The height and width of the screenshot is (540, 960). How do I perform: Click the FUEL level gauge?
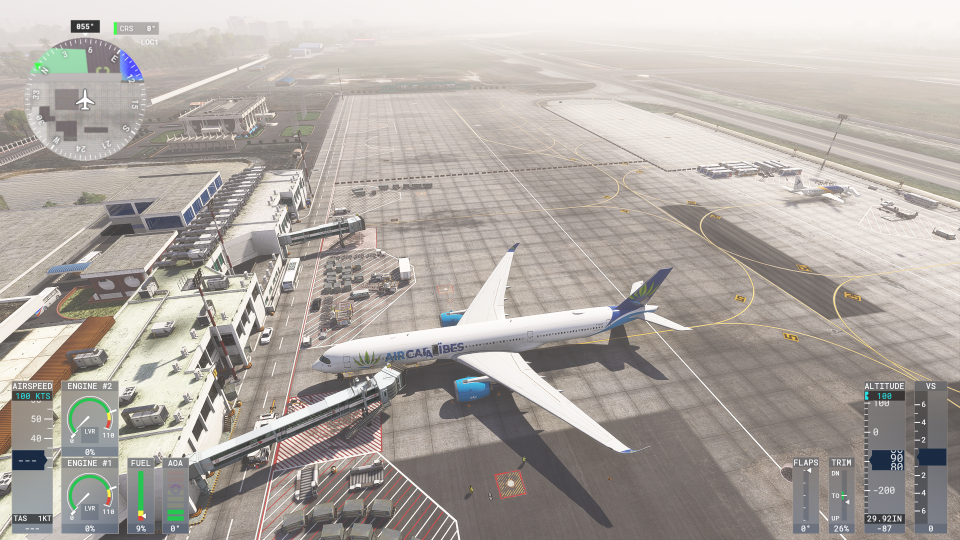[141, 496]
